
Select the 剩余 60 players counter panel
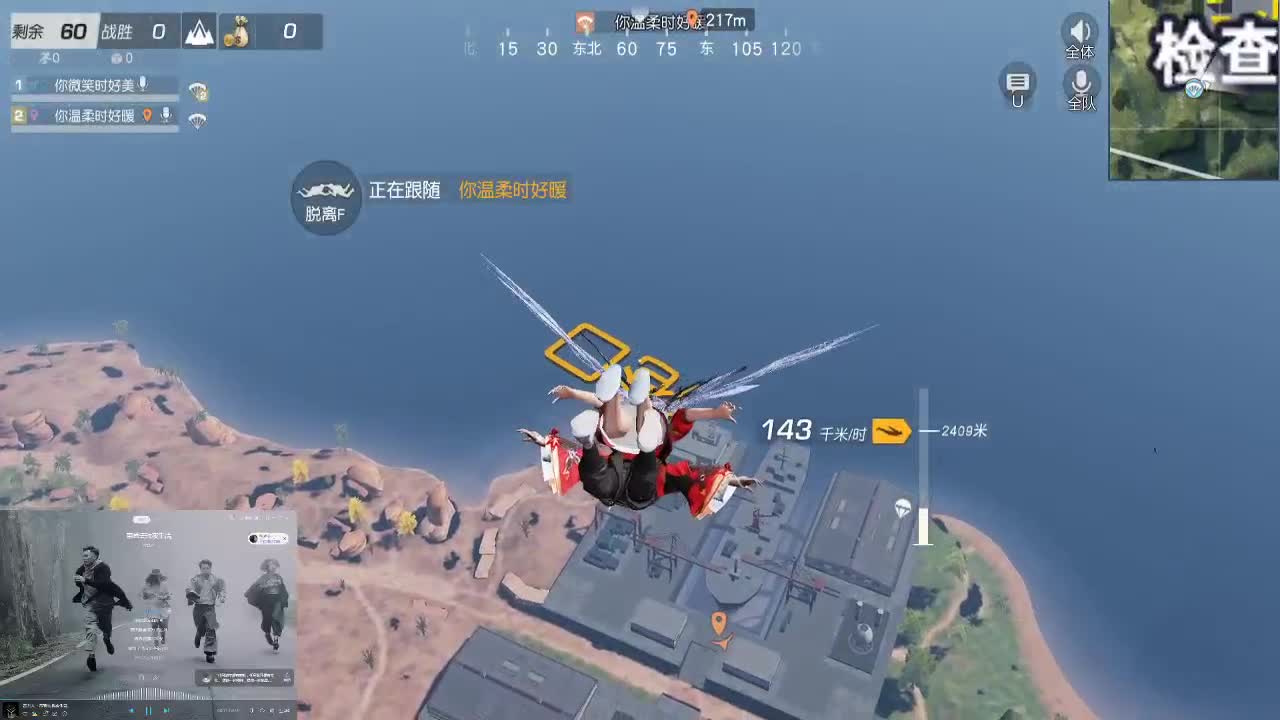(x=50, y=31)
